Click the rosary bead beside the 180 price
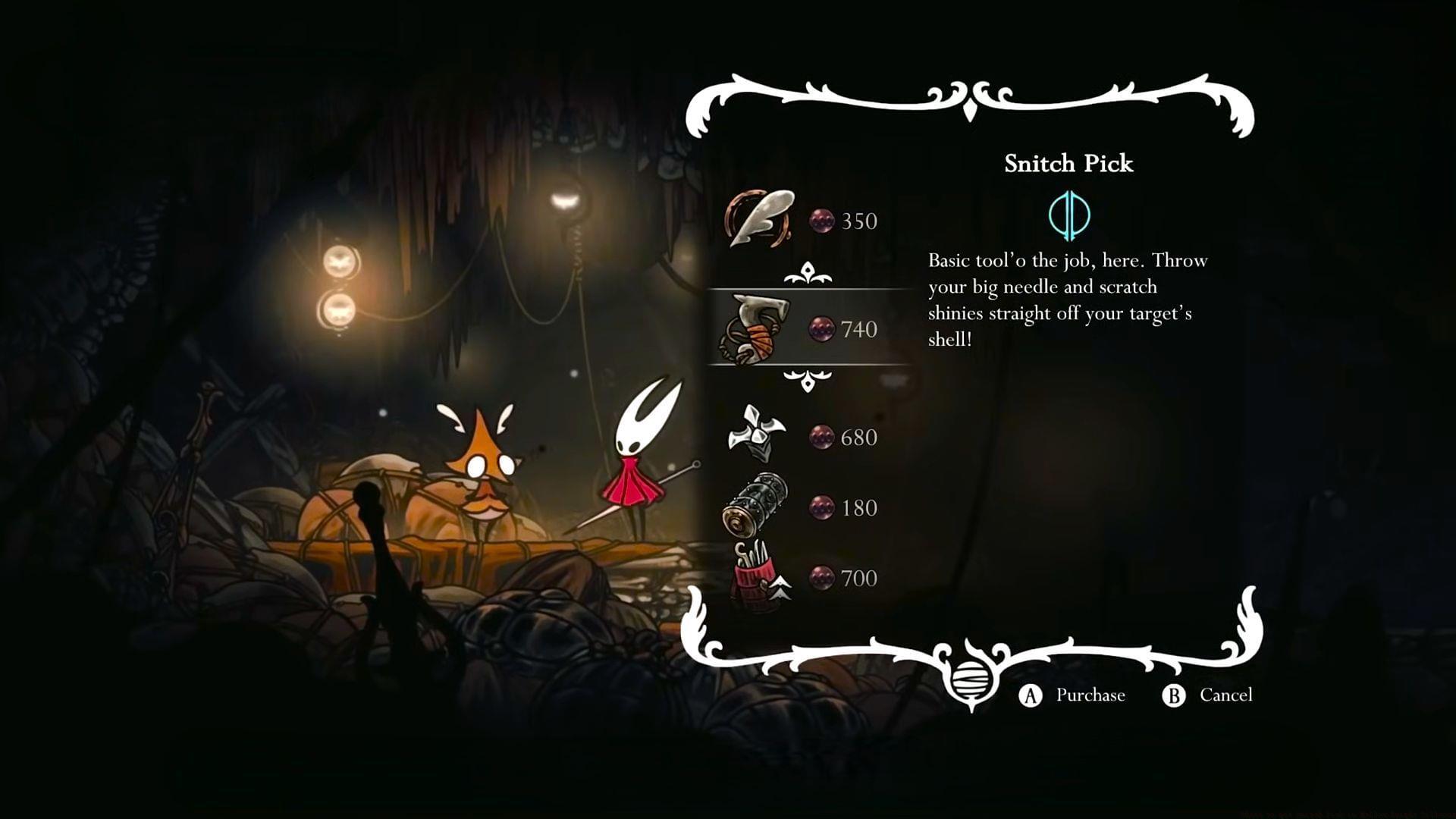 pos(823,508)
